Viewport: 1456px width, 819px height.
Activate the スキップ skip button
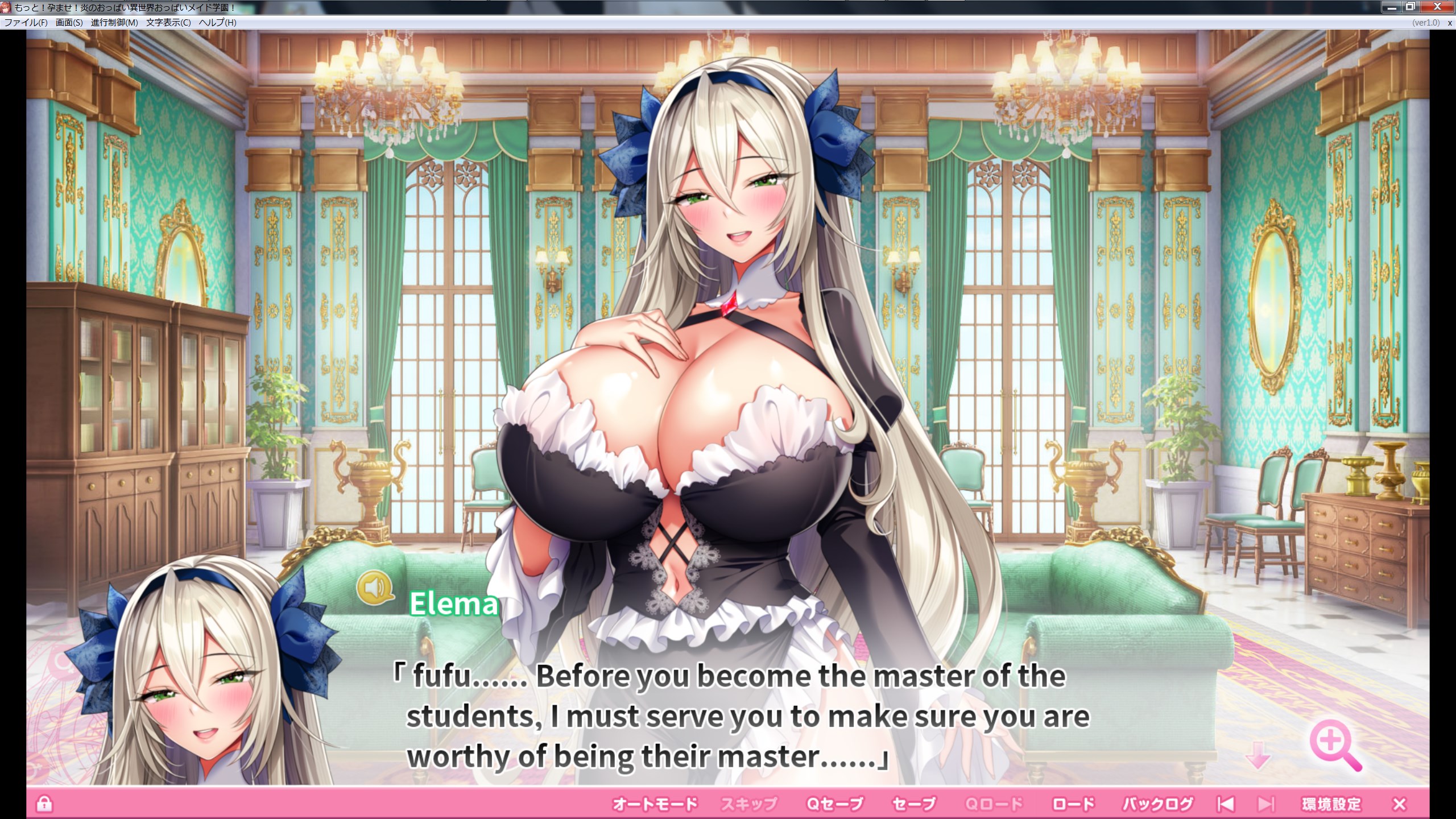tap(749, 804)
